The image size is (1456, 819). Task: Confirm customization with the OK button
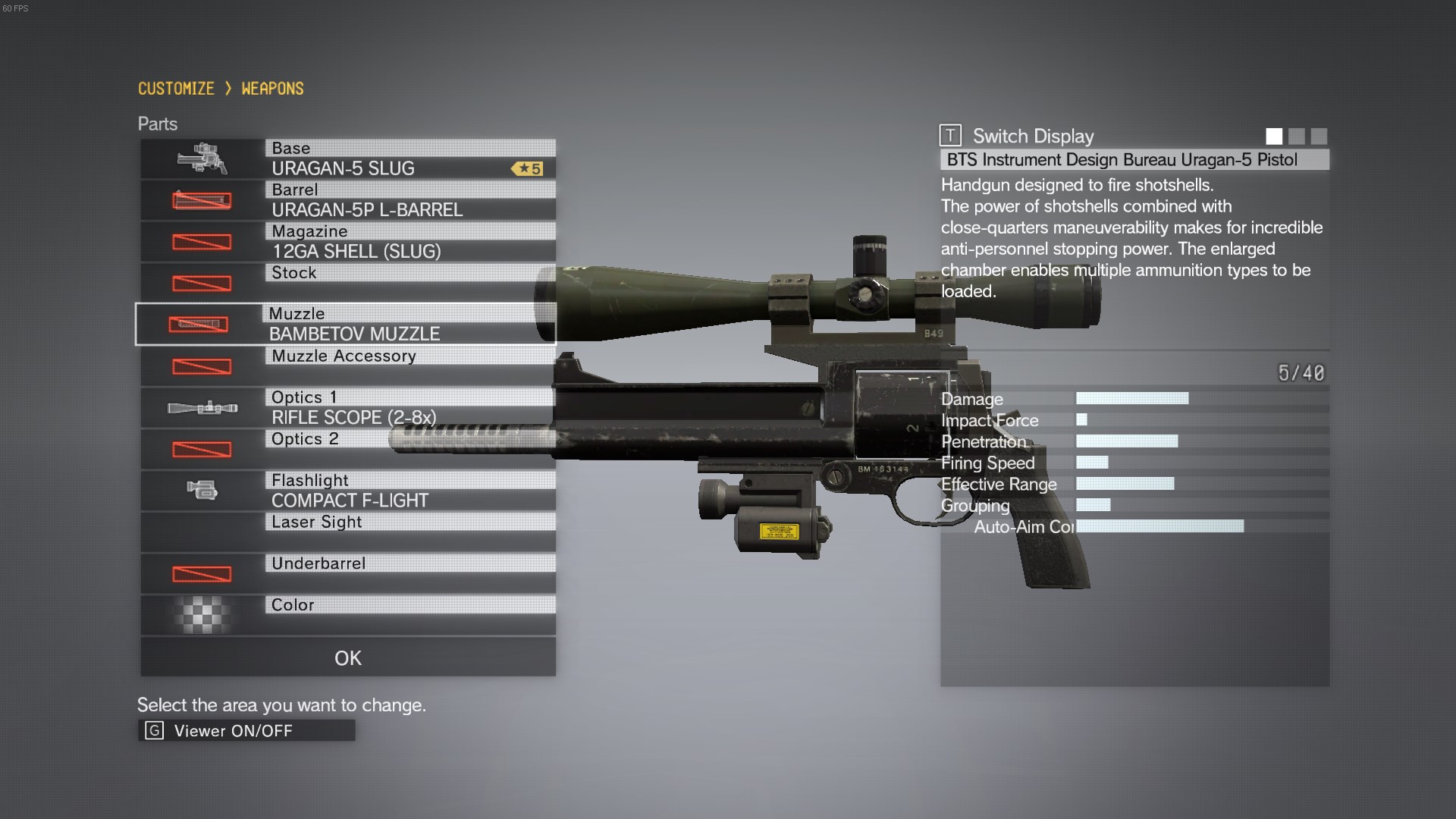click(x=347, y=657)
